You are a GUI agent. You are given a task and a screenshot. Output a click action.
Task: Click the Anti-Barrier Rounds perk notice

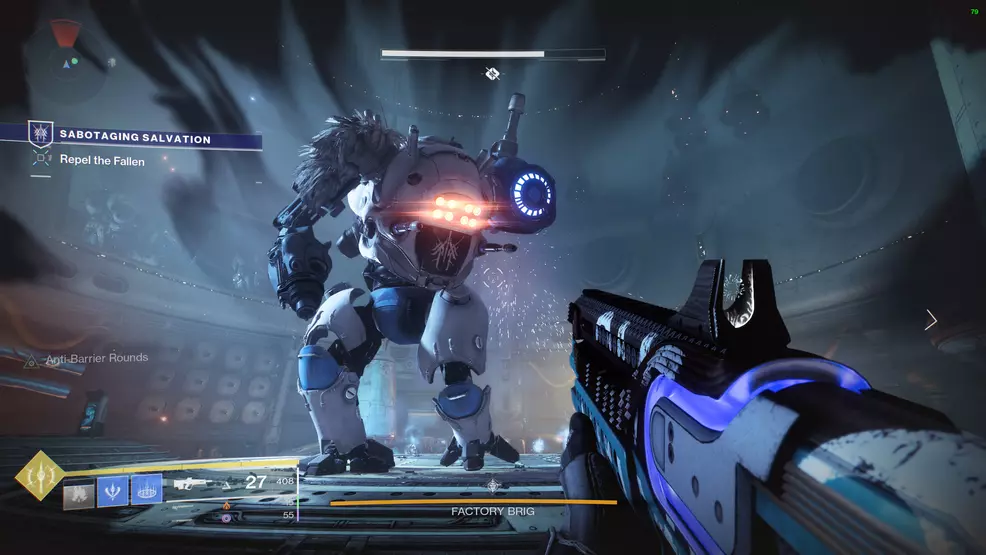tap(98, 358)
